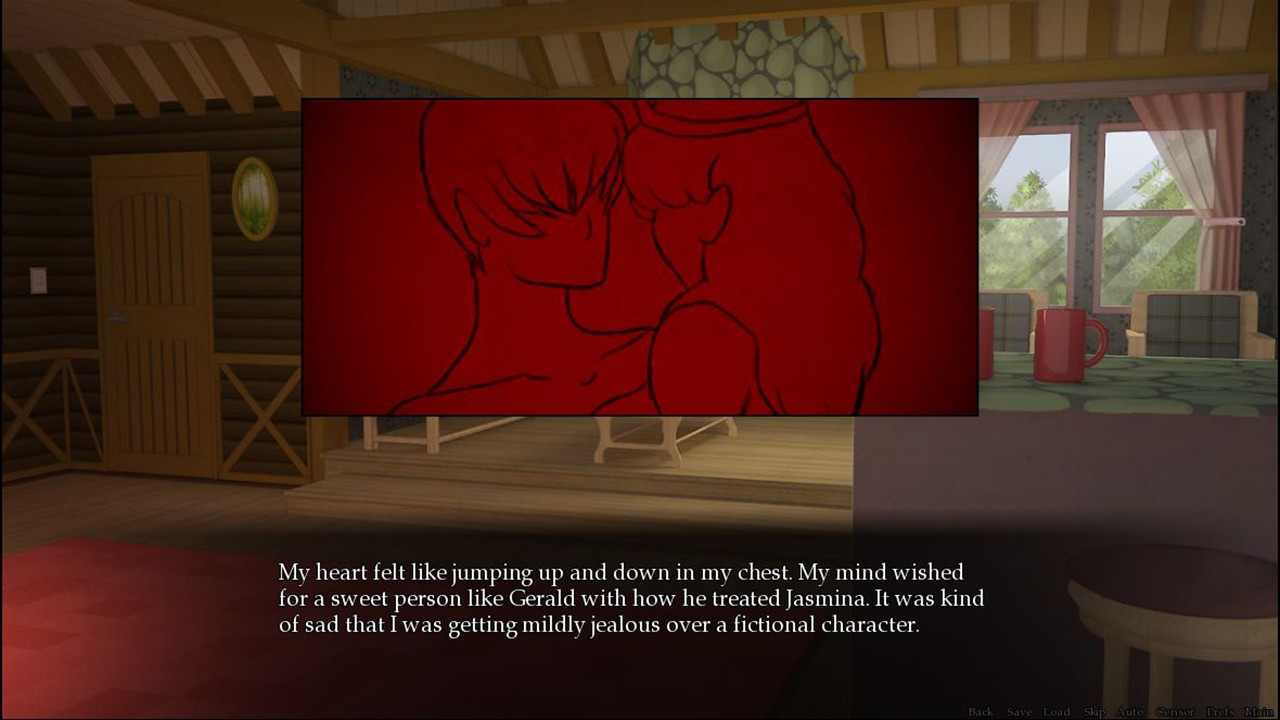Toggle the Censor option
Image resolution: width=1280 pixels, height=720 pixels.
point(1176,712)
